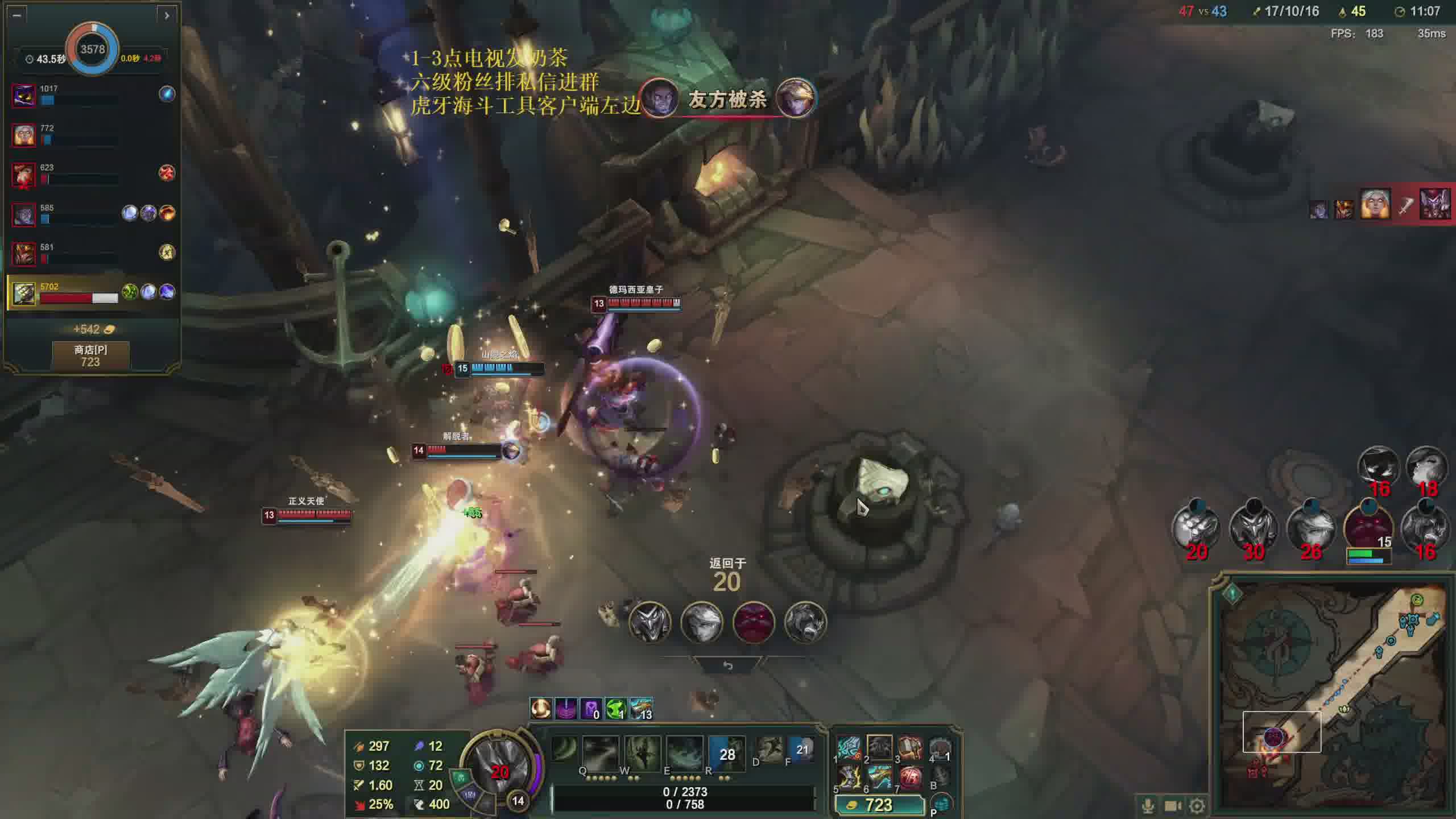
Task: Click the Q ability icon
Action: (x=599, y=753)
